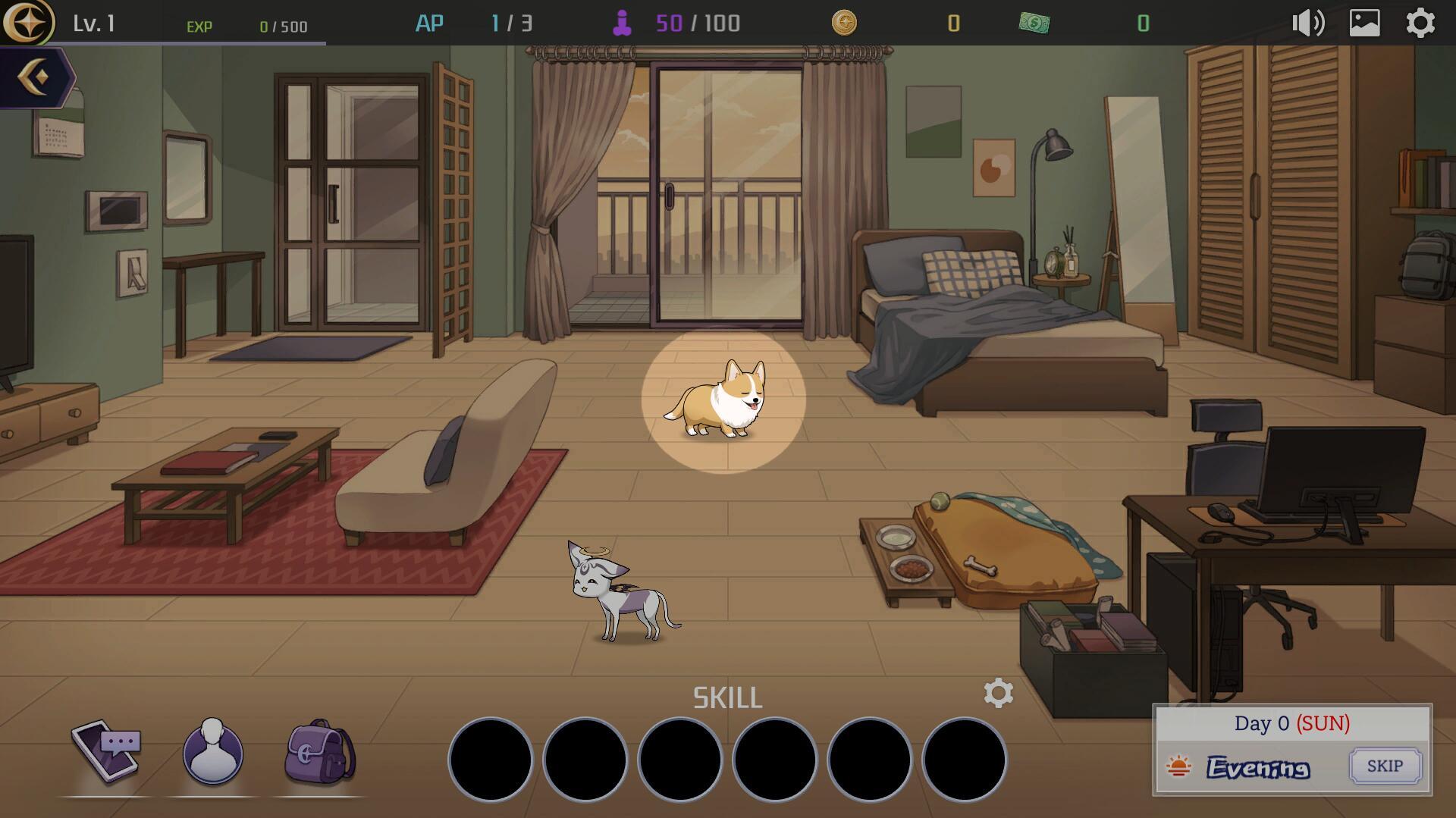Click the gold coin currency icon
This screenshot has width=1456, height=818.
click(x=846, y=23)
